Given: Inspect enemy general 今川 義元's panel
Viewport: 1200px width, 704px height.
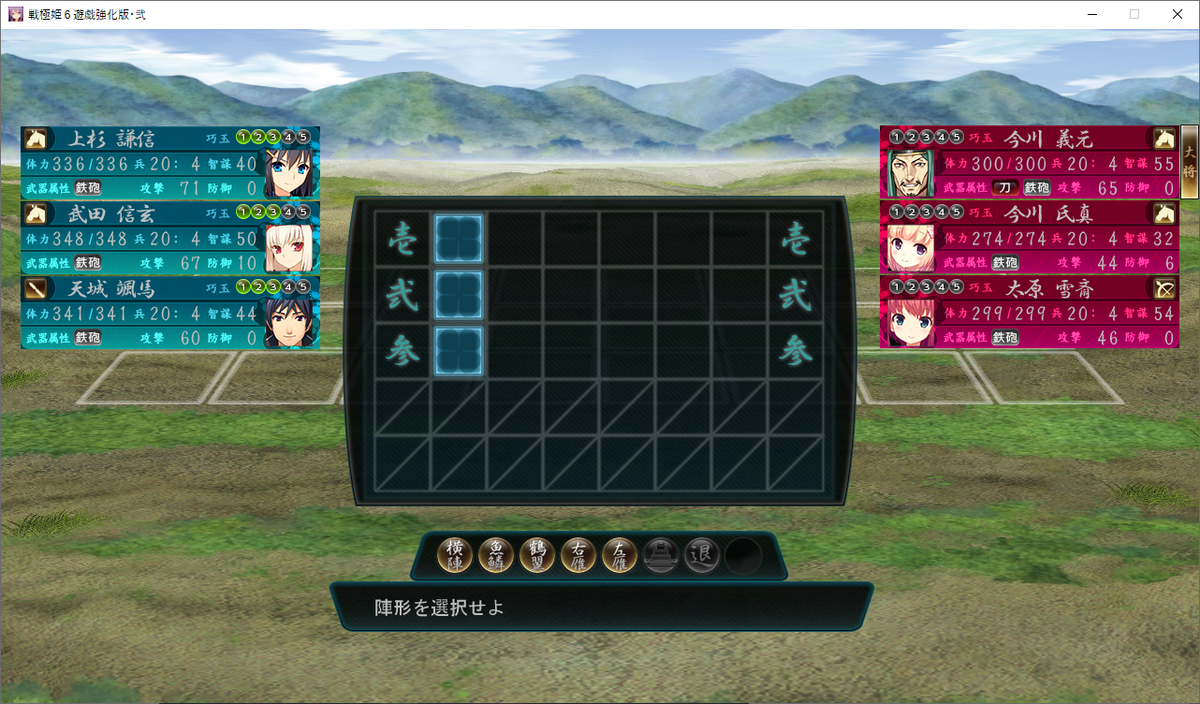Looking at the screenshot, I should pos(1030,163).
